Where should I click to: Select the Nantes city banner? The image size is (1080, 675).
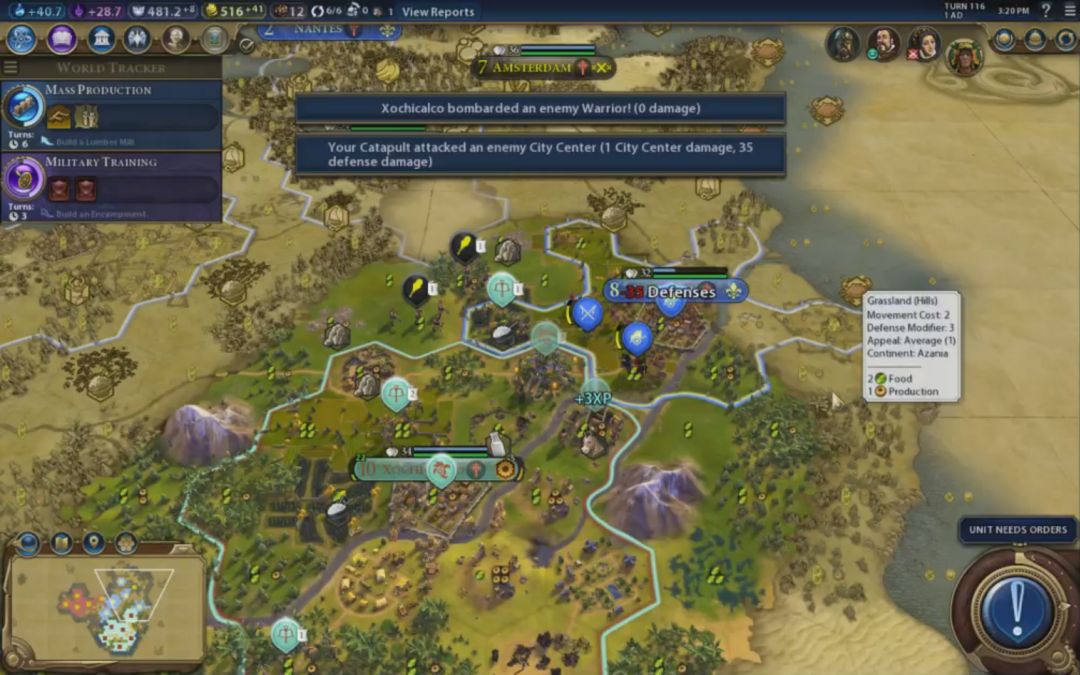pos(330,30)
